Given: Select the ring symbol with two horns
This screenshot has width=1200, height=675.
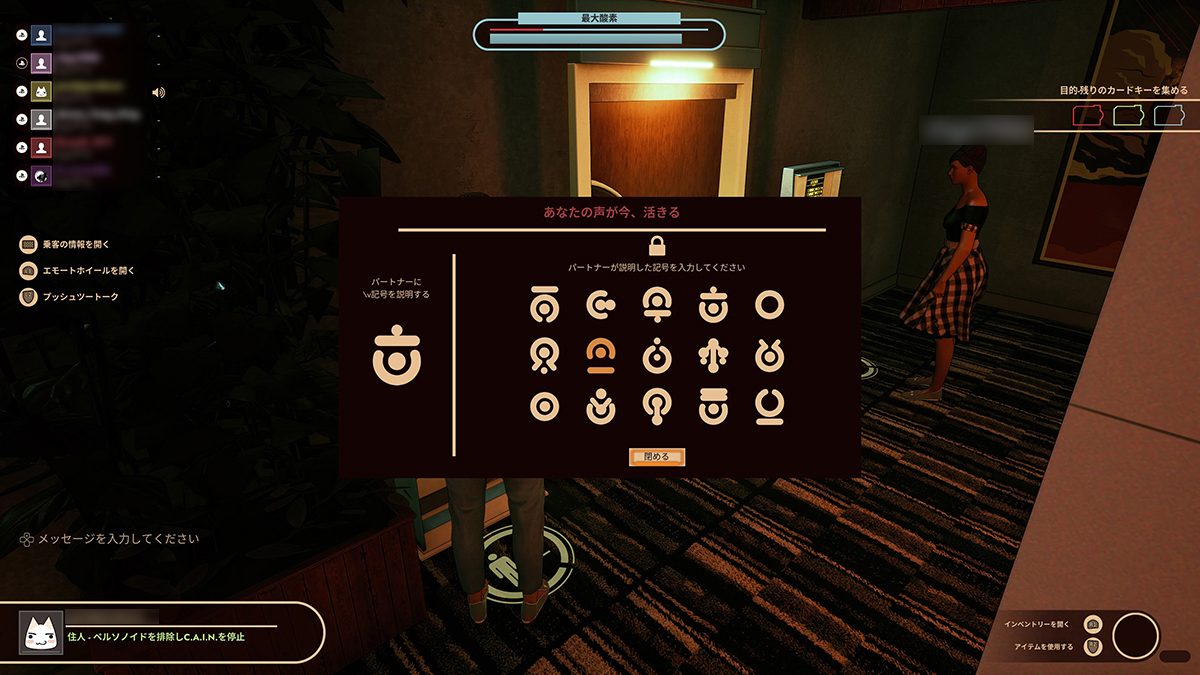Looking at the screenshot, I should [x=769, y=354].
